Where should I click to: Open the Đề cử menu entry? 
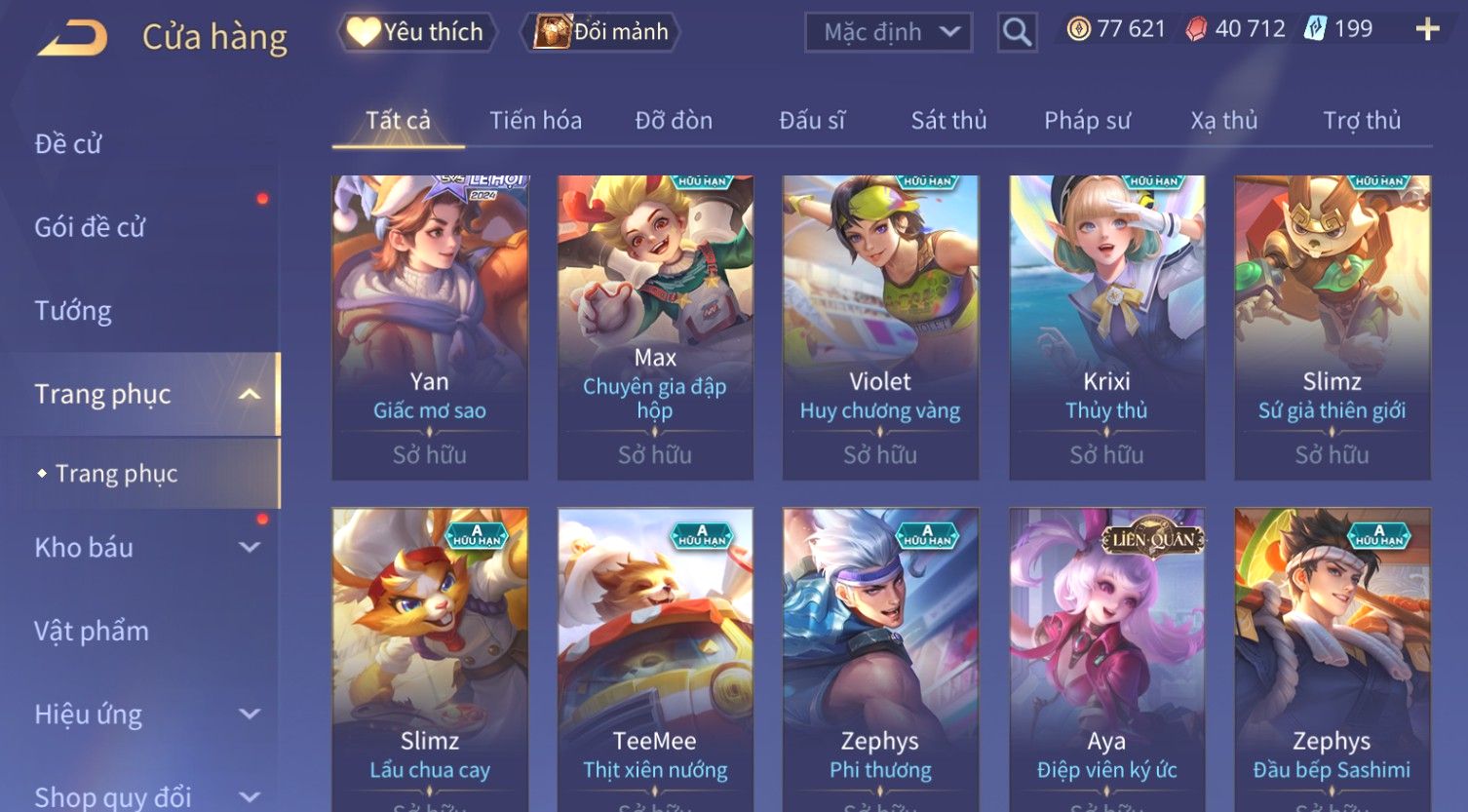click(68, 144)
